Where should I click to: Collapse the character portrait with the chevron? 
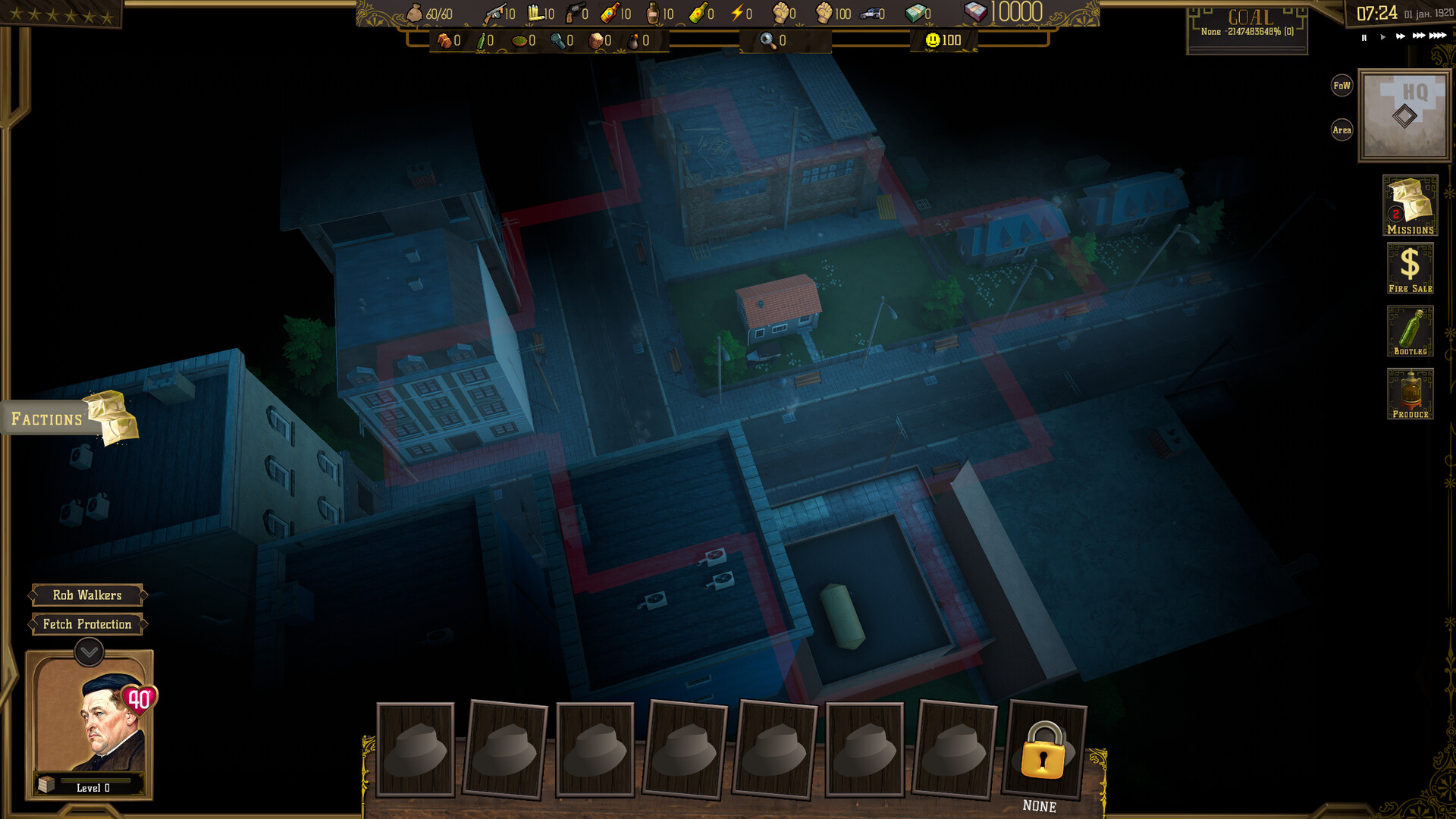coord(87,651)
